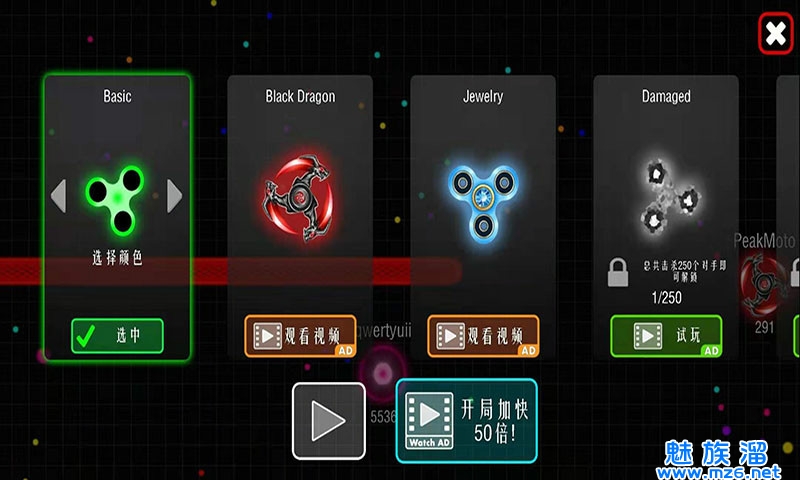Start the game with the play button
Viewport: 800px width, 480px height.
328,421
